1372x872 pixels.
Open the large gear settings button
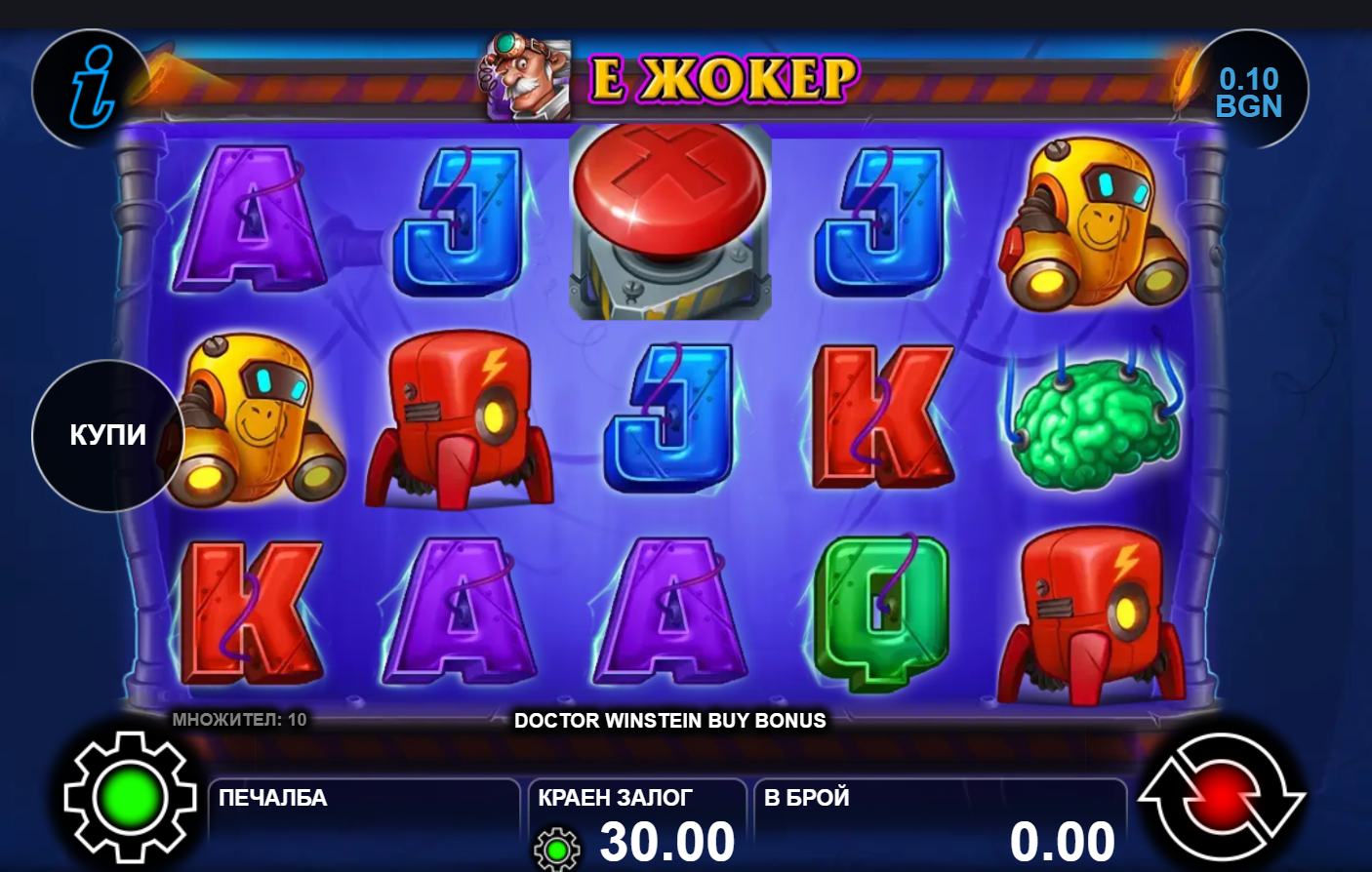pos(129,796)
